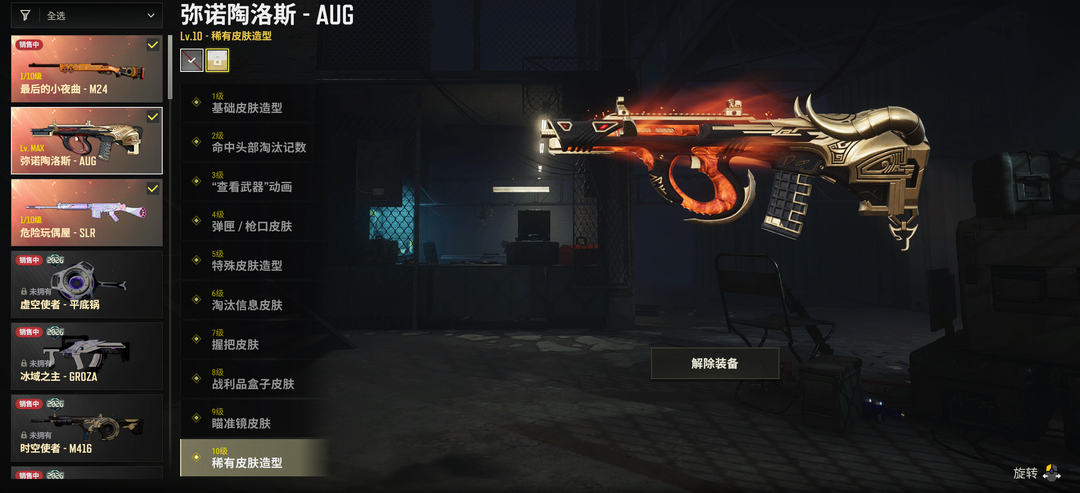Choose level 9 瞄准镜皮肤
Screen dimensions: 1080x493
click(254, 419)
